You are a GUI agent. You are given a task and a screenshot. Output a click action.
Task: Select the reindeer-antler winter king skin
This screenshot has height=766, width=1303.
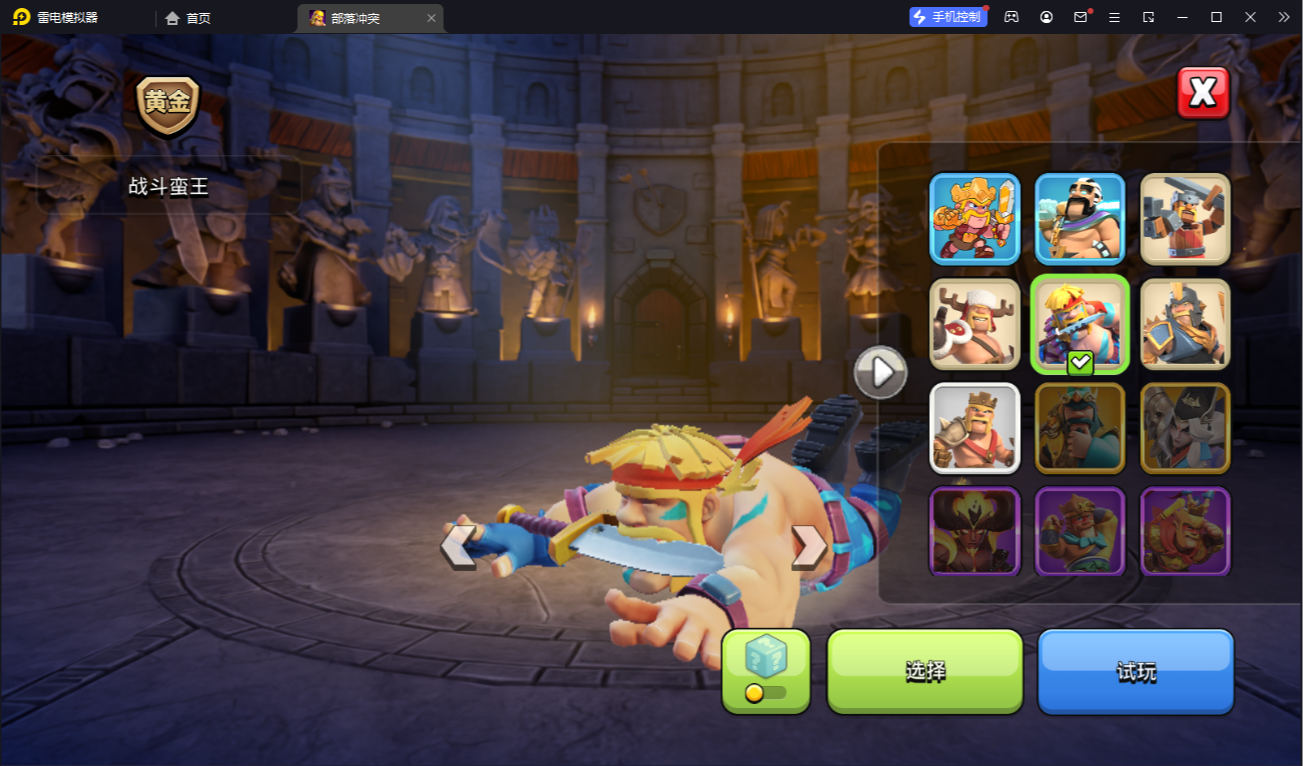(x=975, y=324)
